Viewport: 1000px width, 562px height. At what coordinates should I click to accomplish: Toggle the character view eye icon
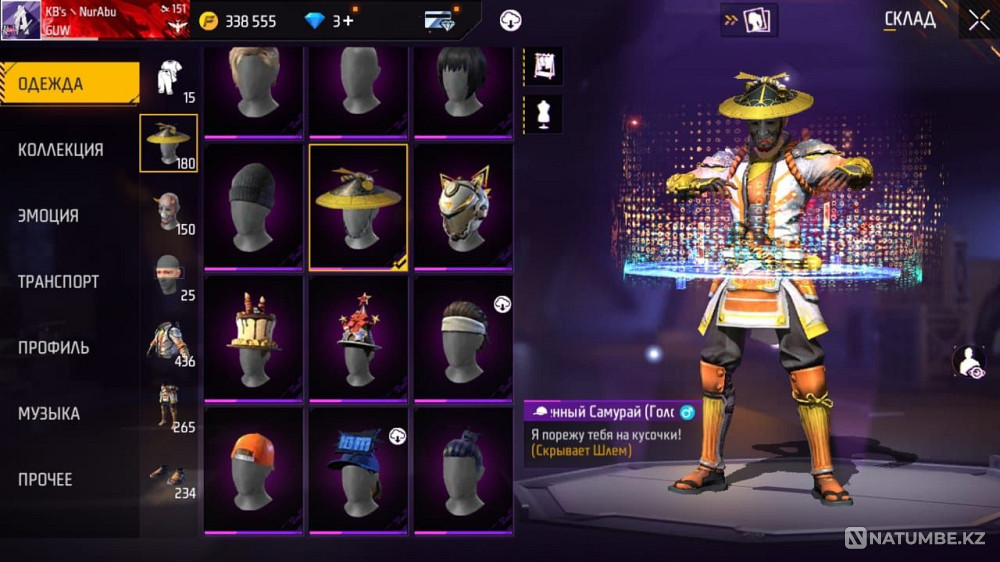coord(969,363)
